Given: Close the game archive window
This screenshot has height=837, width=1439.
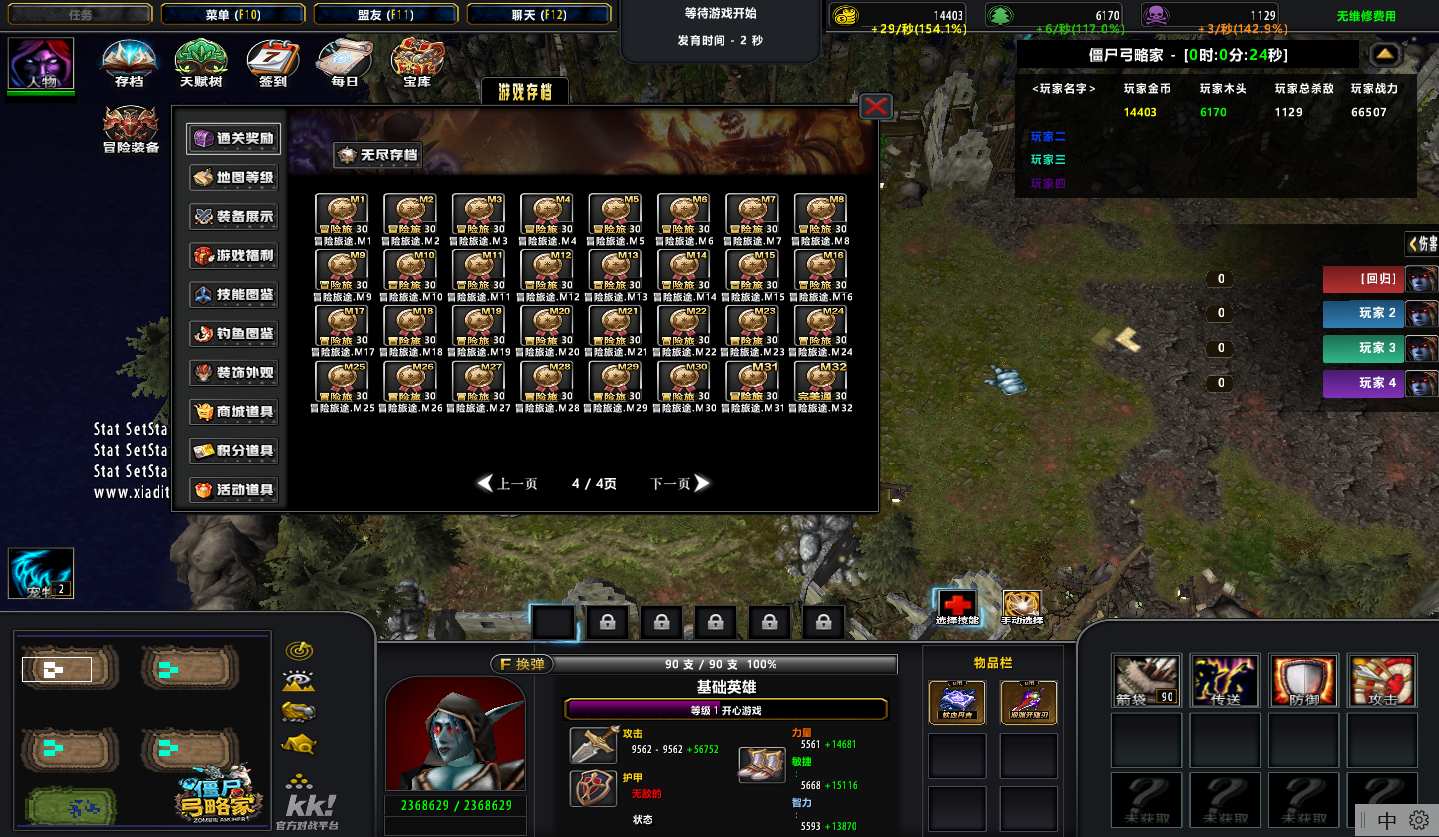Looking at the screenshot, I should point(876,106).
